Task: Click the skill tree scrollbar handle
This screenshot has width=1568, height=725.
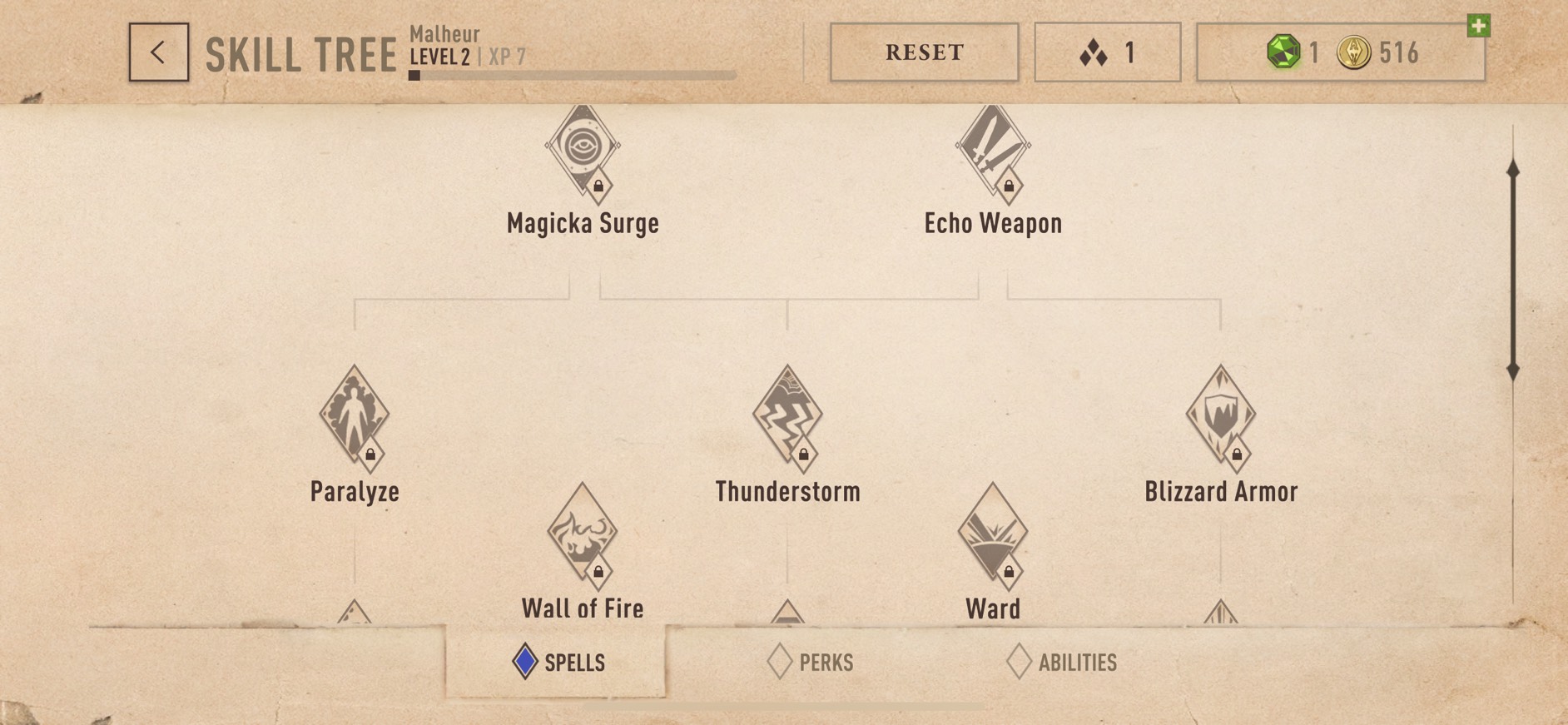Action: click(1513, 271)
